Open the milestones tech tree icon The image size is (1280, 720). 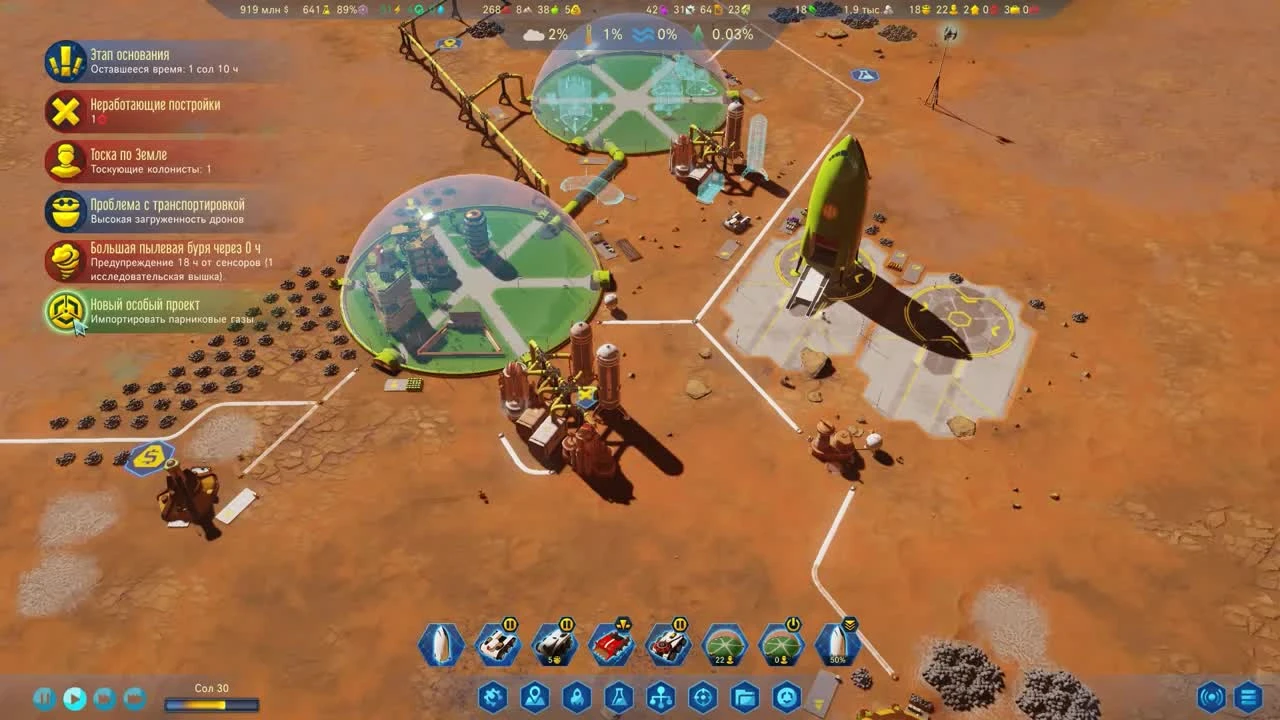coord(661,698)
